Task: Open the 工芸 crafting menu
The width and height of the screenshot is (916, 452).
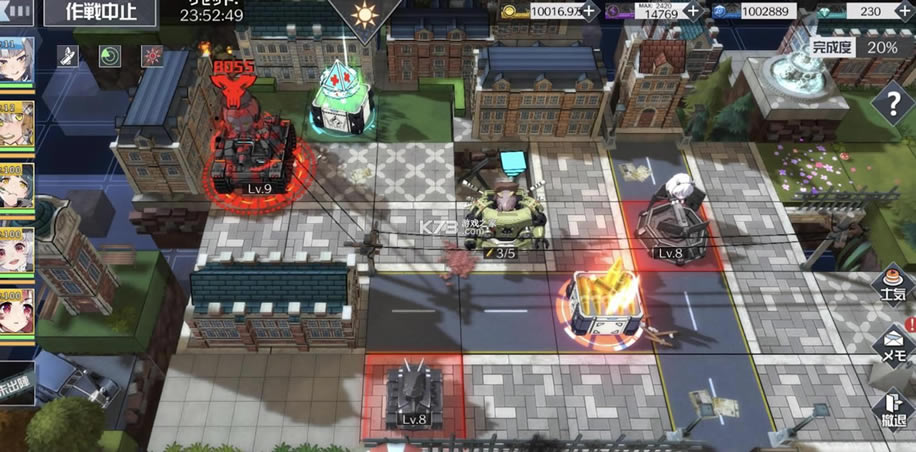Action: tap(891, 284)
